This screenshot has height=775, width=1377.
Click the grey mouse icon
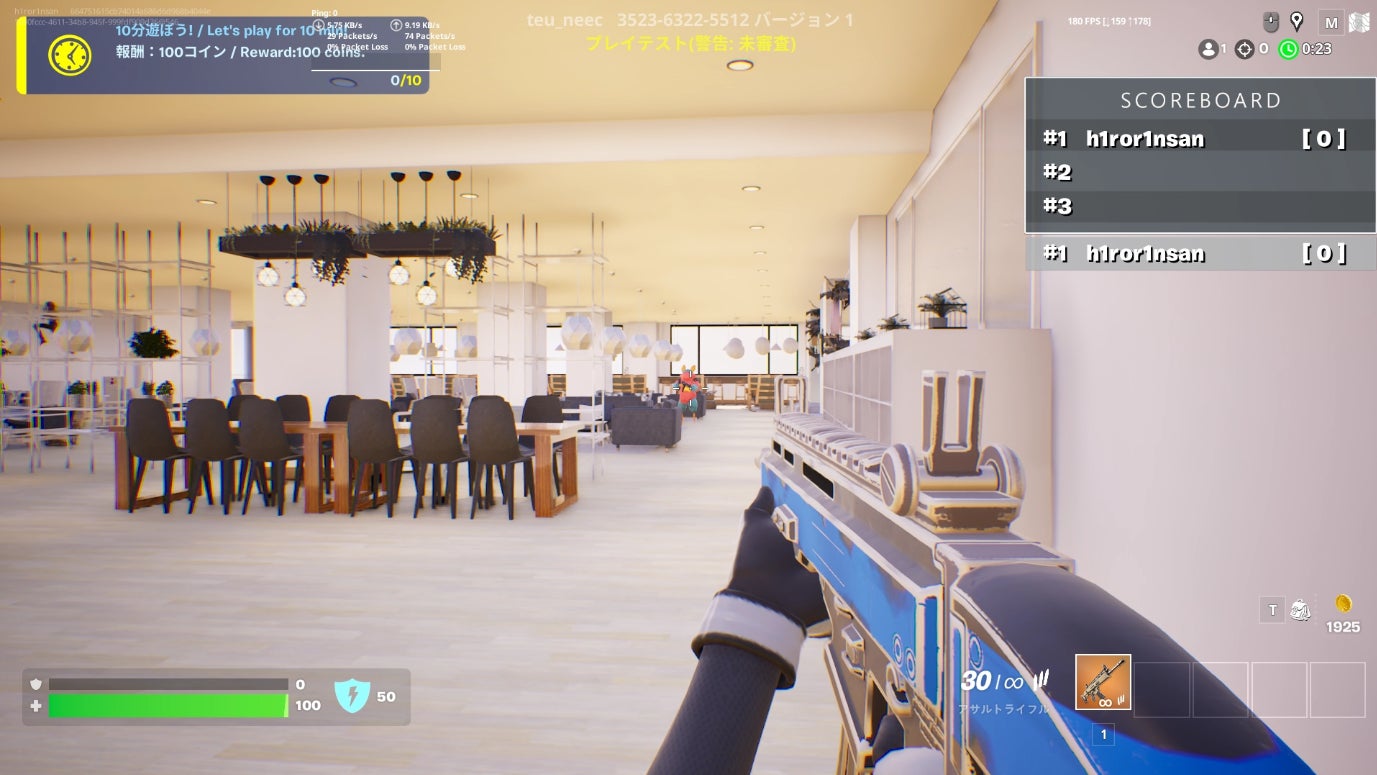(x=1271, y=21)
